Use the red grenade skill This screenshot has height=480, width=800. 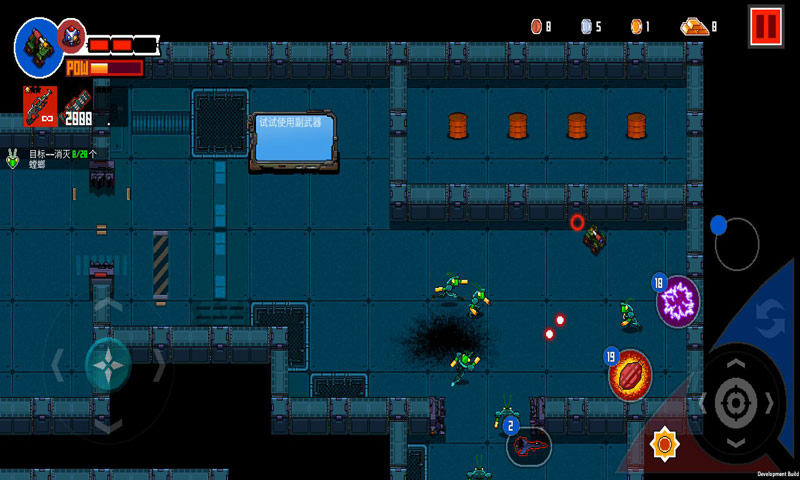point(631,372)
